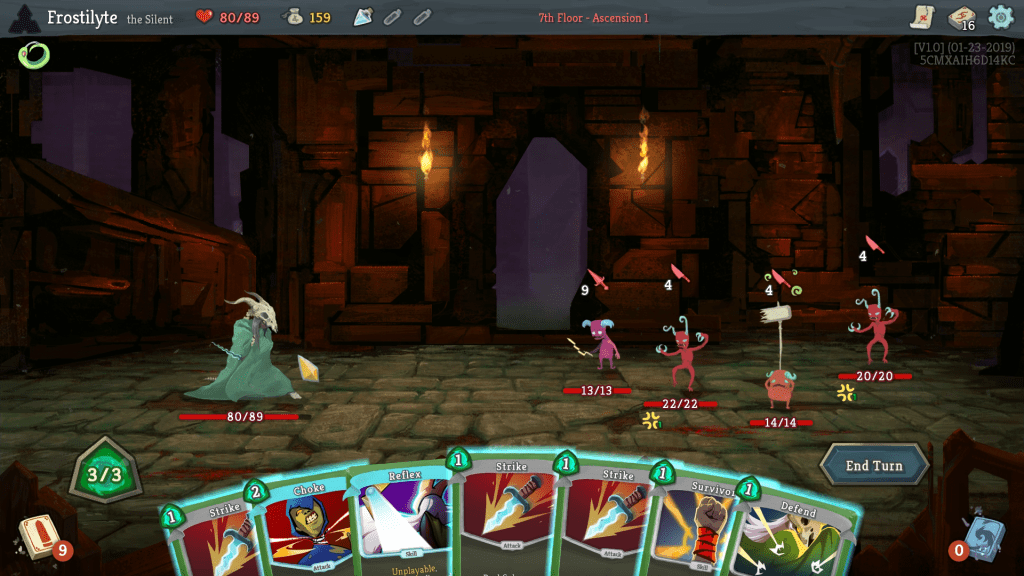The width and height of the screenshot is (1024, 576).
Task: Open settings with the gear icon
Action: click(1000, 17)
